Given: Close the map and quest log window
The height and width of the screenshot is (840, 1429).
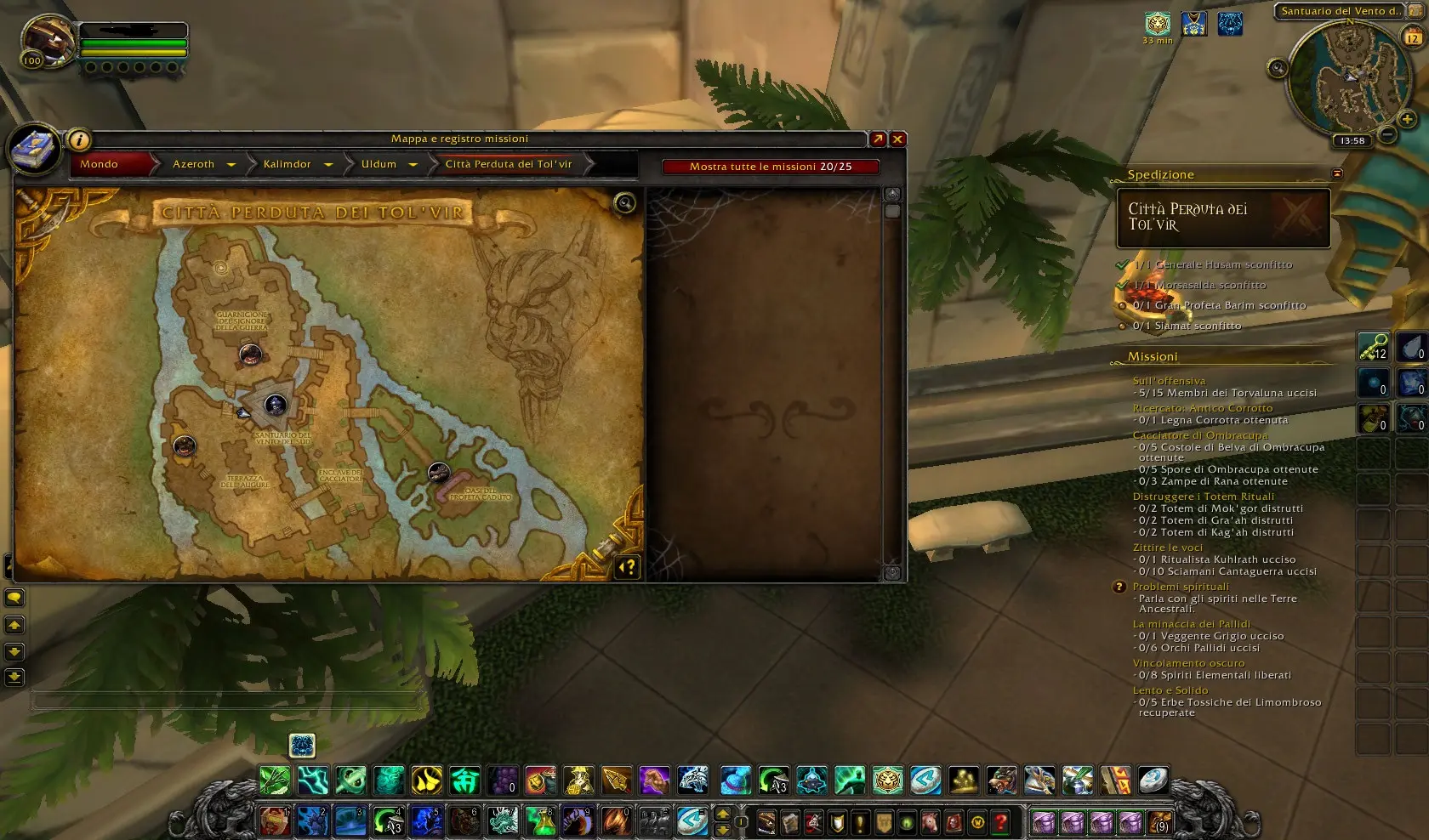Looking at the screenshot, I should 897,139.
